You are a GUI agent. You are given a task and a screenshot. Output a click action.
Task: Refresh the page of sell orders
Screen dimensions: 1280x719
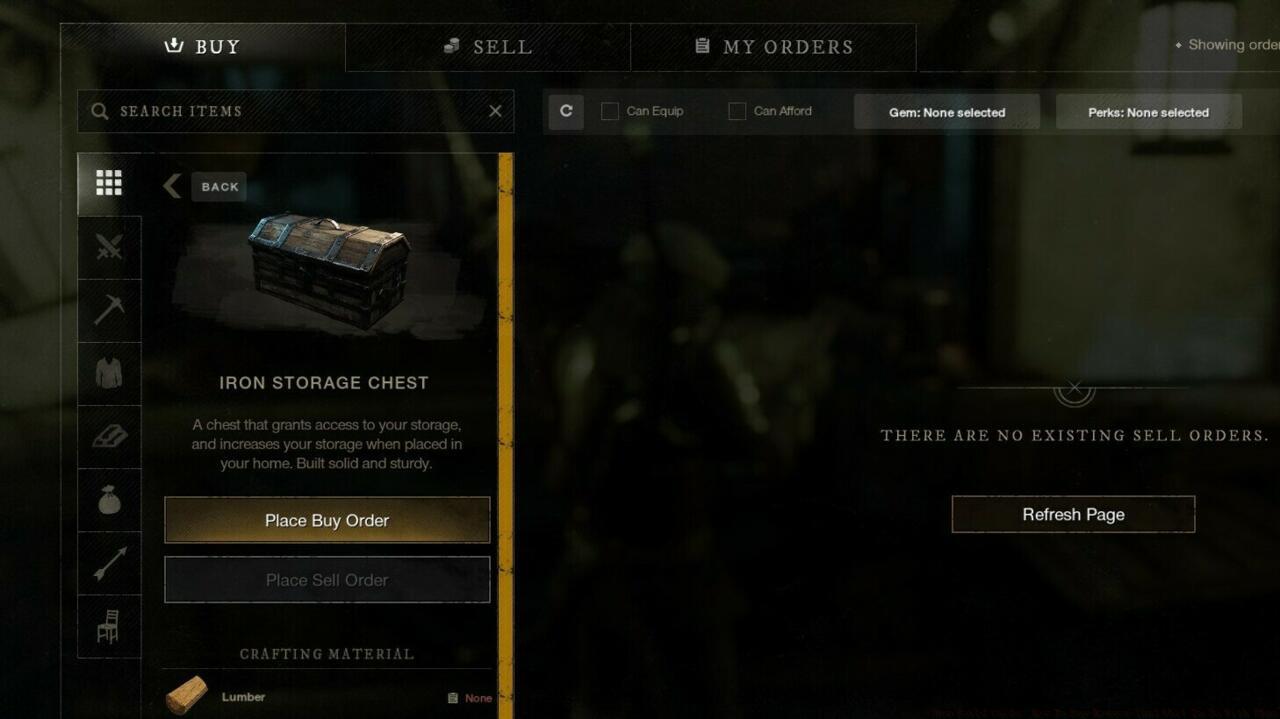tap(1073, 514)
